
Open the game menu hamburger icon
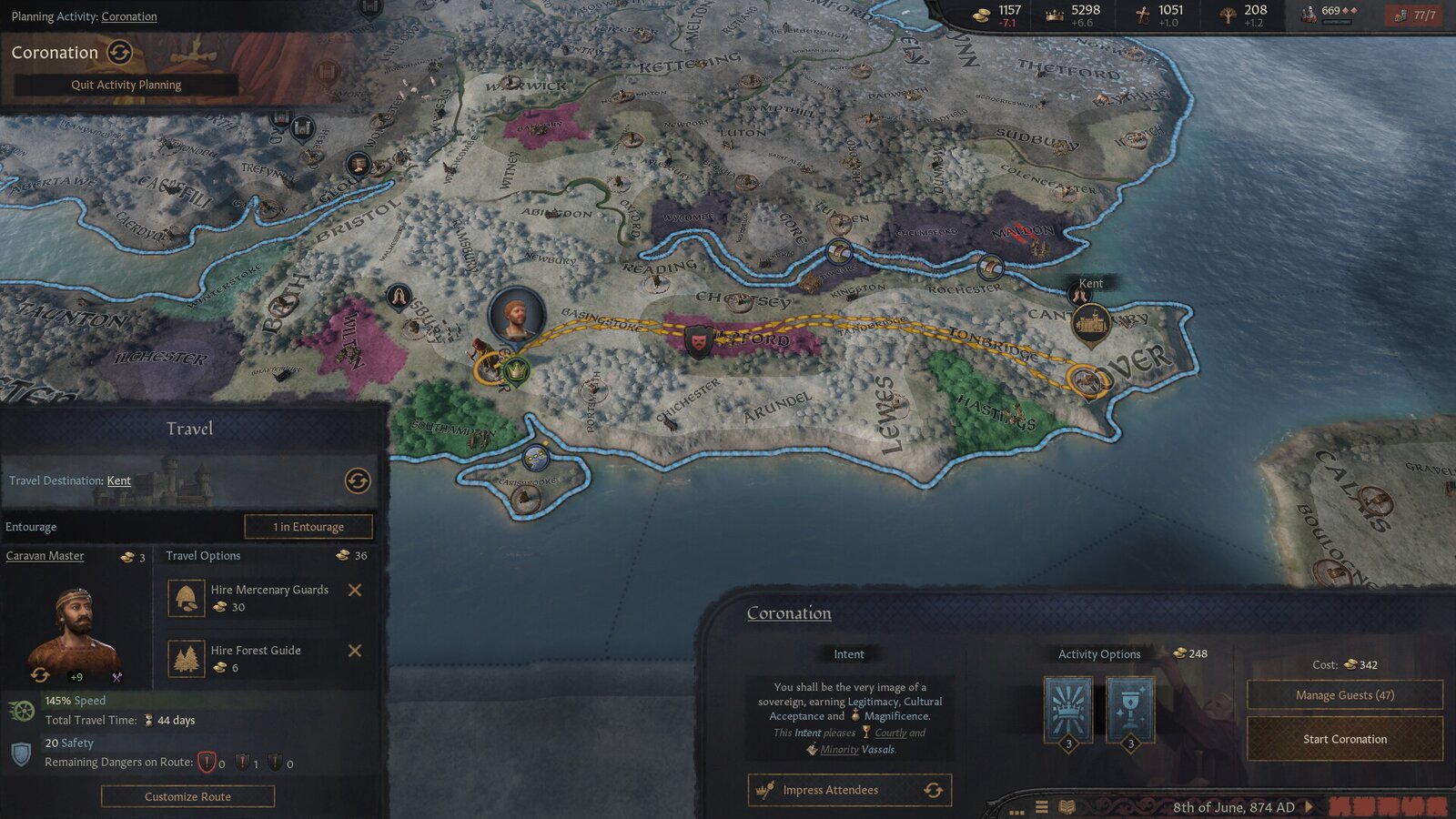click(x=1041, y=807)
